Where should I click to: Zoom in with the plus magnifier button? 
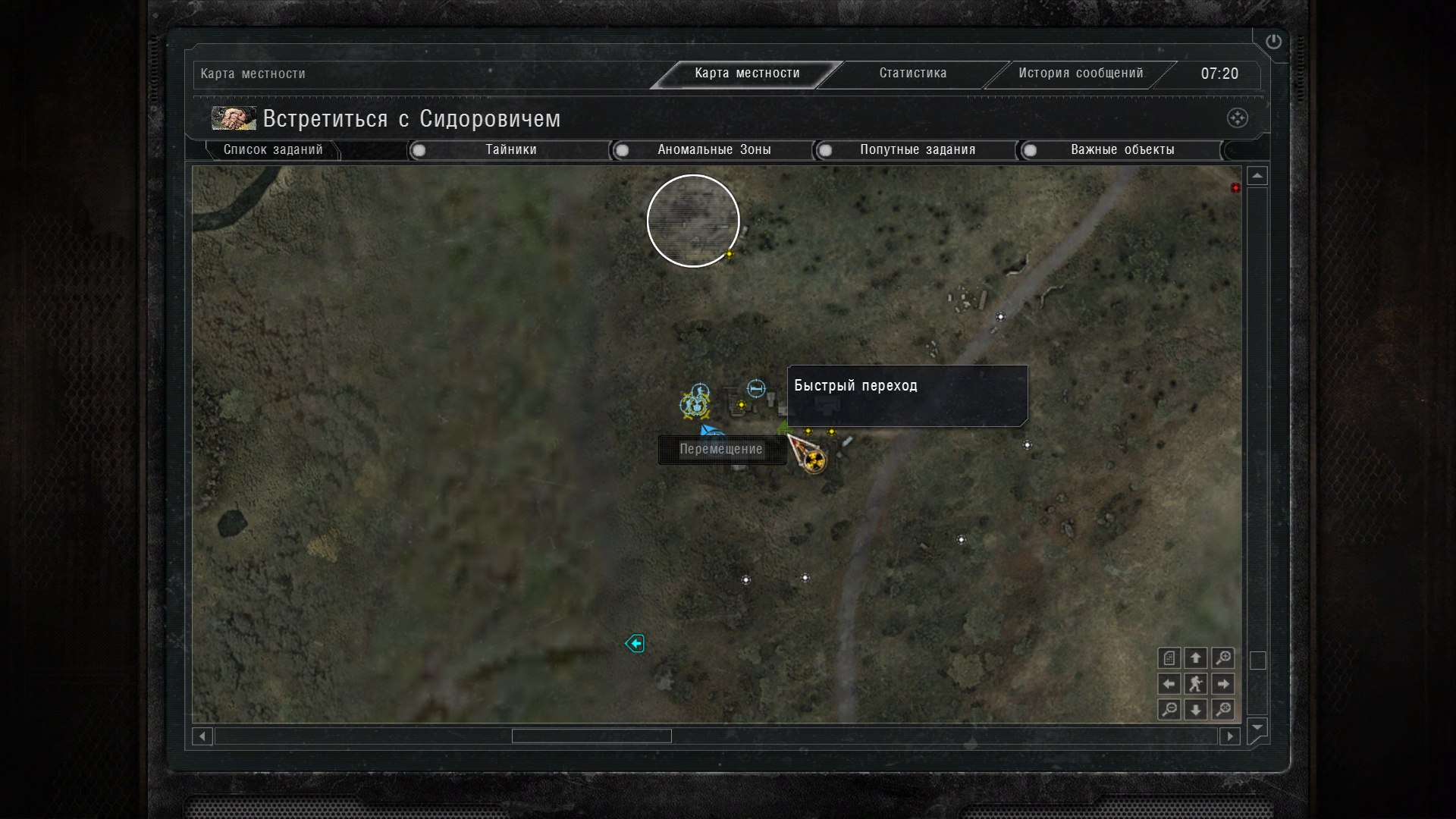tap(1222, 658)
